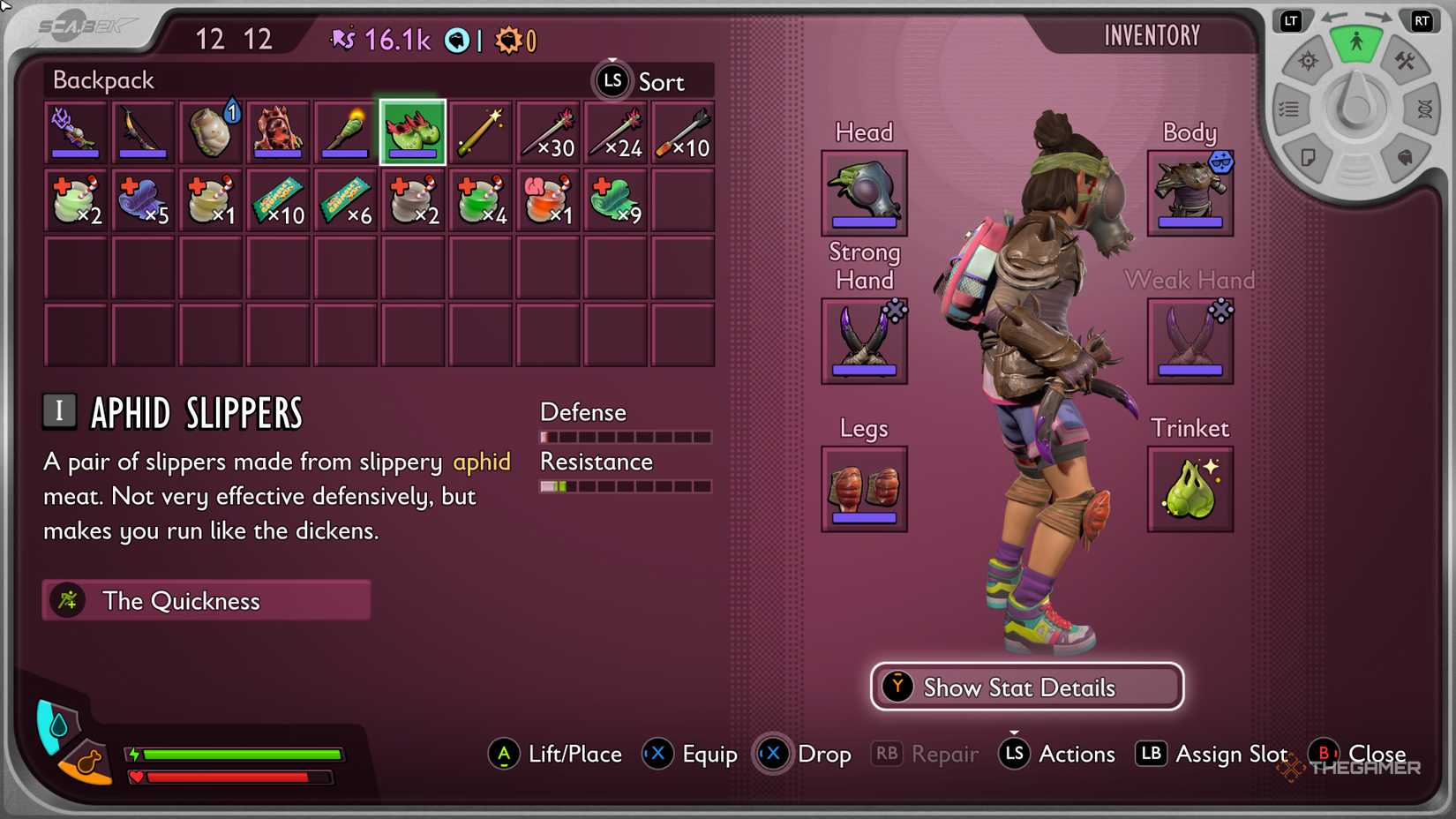Select the stack of 9 green bandages
Screen dimensions: 1456x819
[x=615, y=199]
